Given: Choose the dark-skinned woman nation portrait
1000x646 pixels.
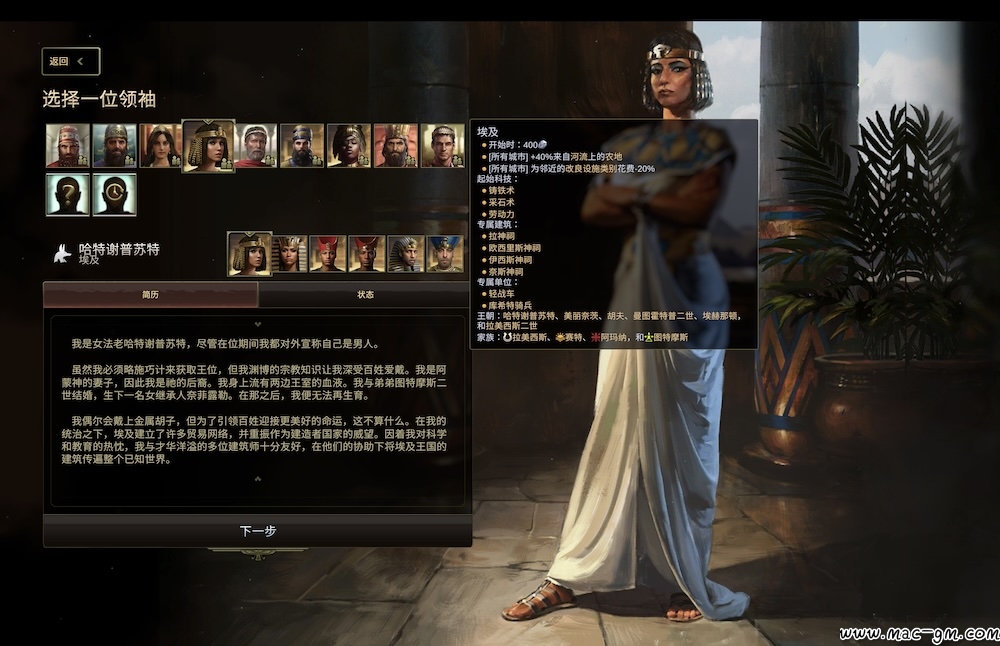Looking at the screenshot, I should pos(349,146).
